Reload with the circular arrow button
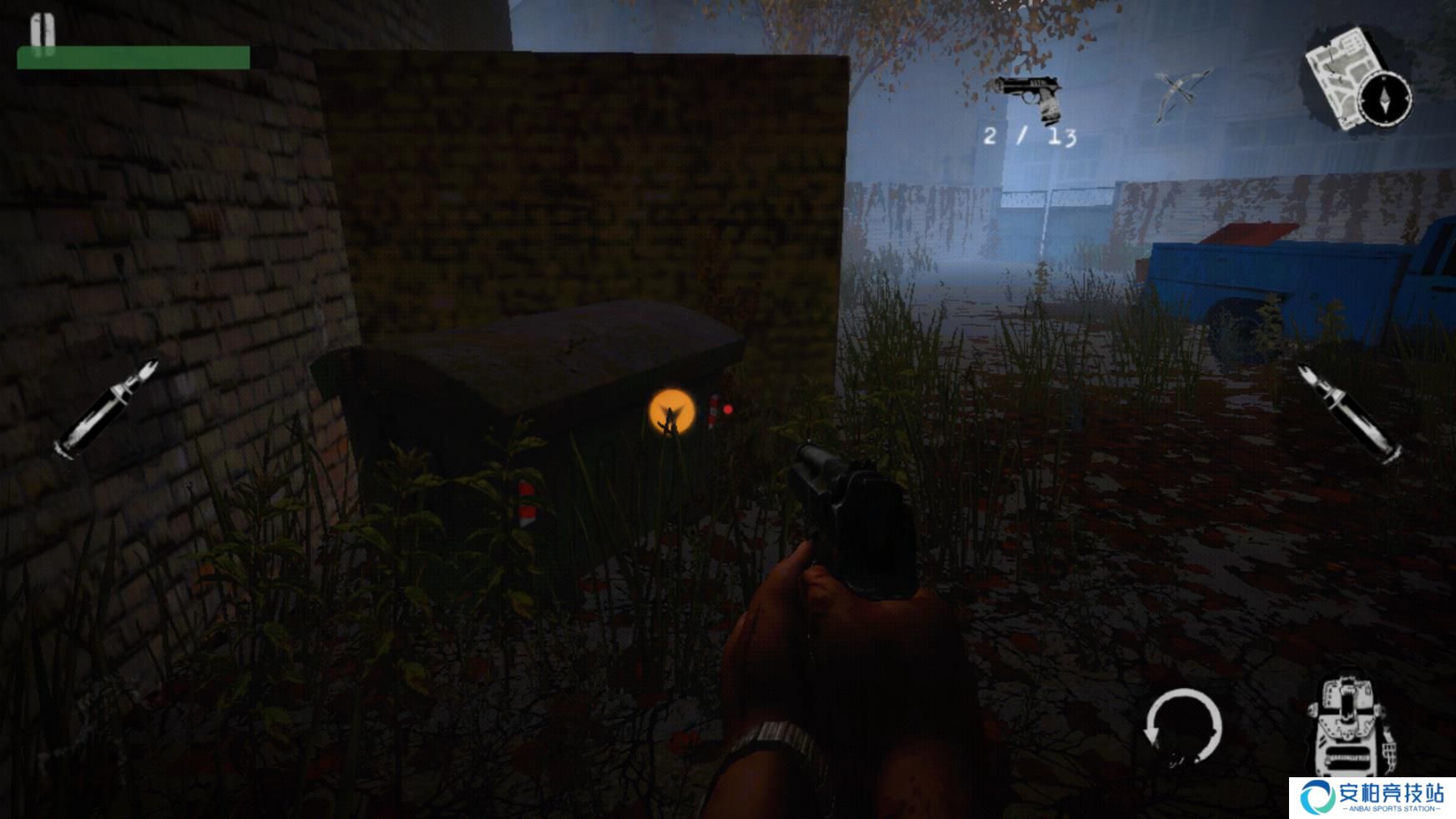Screen dimensions: 1456x819 [1182, 727]
